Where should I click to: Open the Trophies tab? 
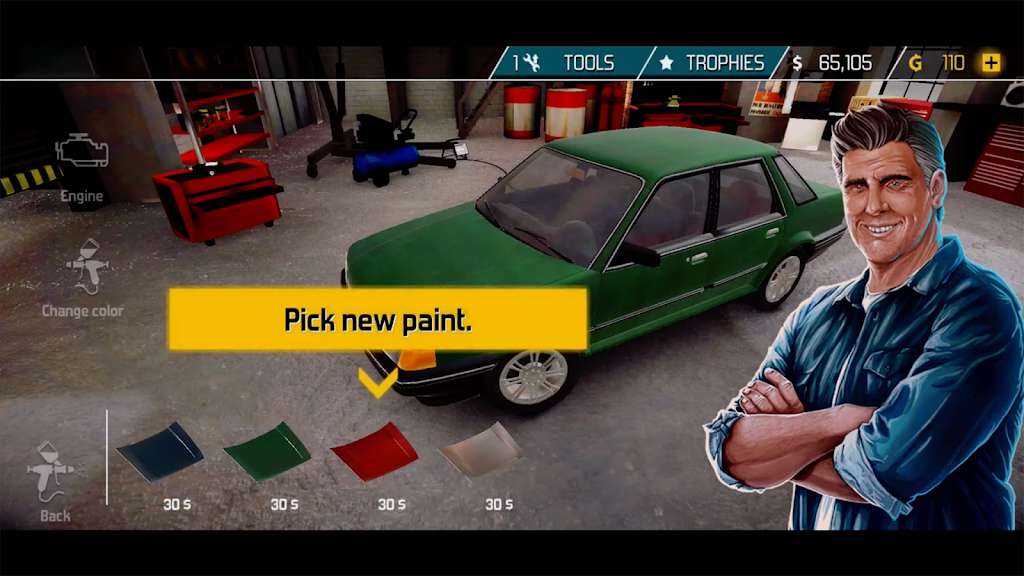point(714,63)
